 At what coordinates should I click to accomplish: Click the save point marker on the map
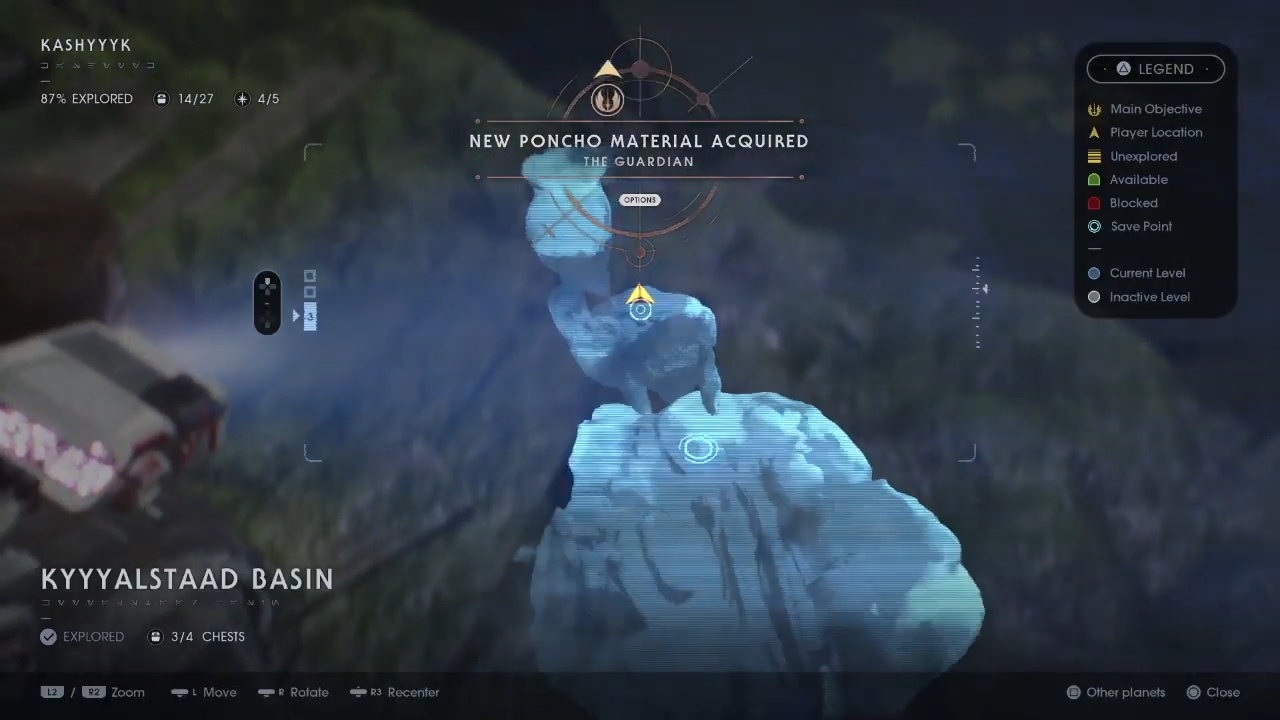point(698,449)
